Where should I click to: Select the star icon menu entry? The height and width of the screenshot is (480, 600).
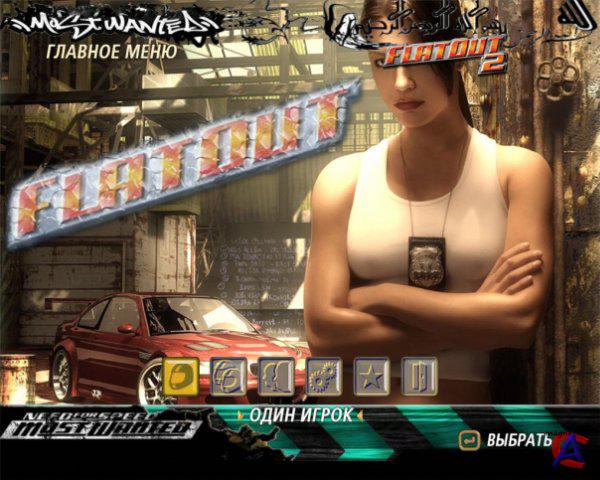(x=371, y=375)
